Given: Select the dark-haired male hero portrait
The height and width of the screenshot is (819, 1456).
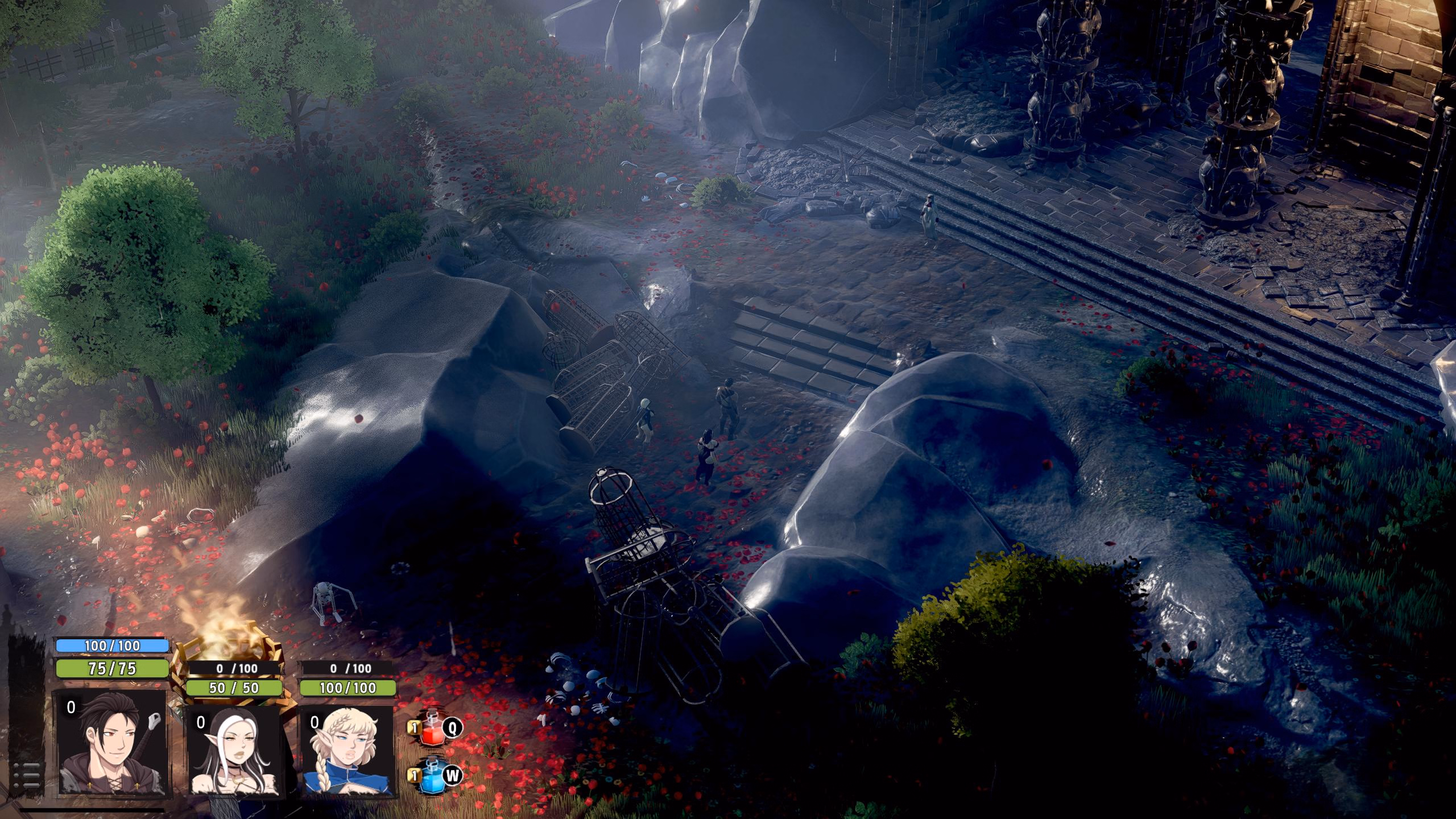Looking at the screenshot, I should pyautogui.click(x=110, y=742).
